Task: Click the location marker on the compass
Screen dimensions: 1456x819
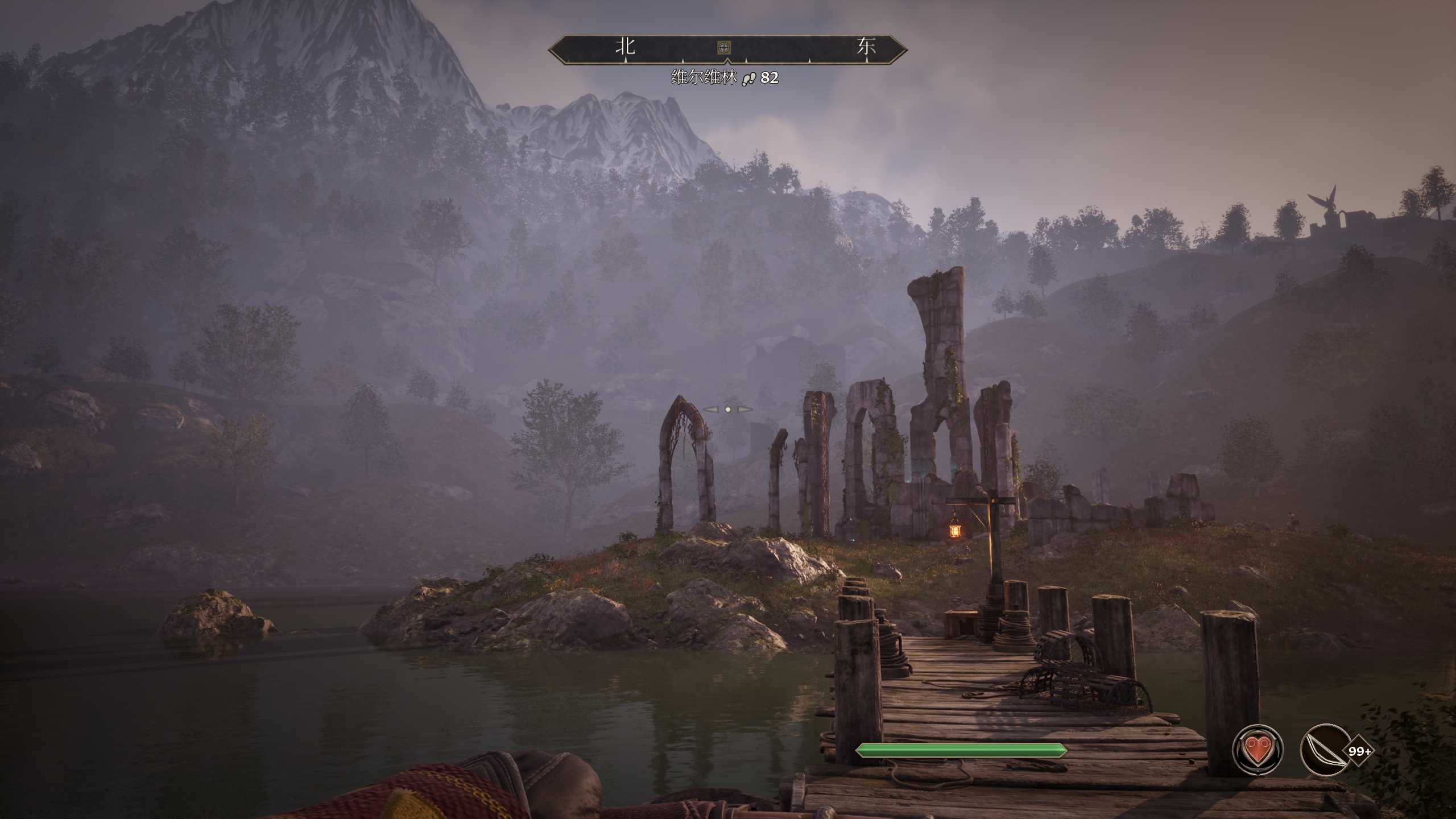Action: (x=723, y=47)
